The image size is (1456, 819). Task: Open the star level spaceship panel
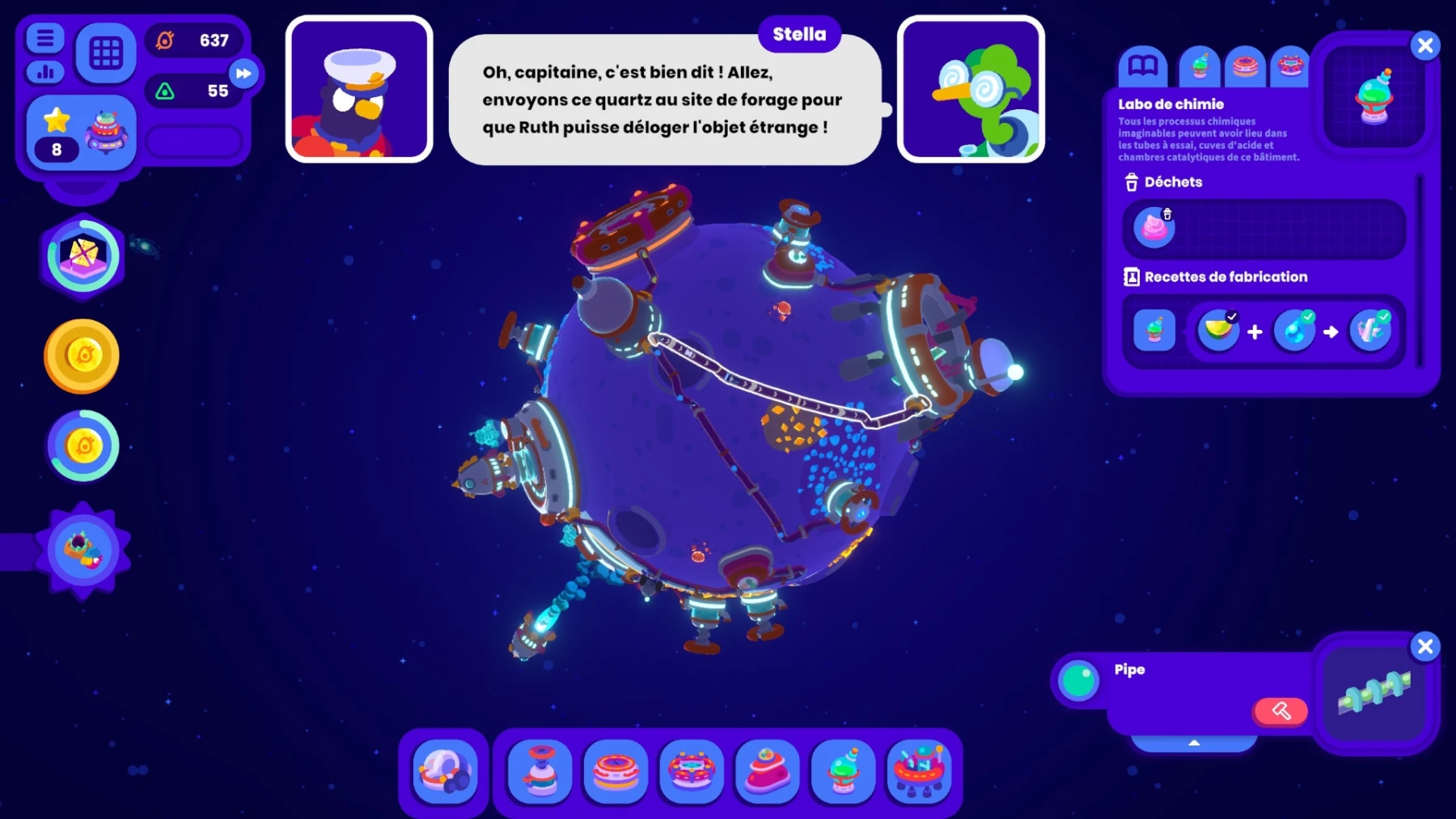pyautogui.click(x=82, y=133)
